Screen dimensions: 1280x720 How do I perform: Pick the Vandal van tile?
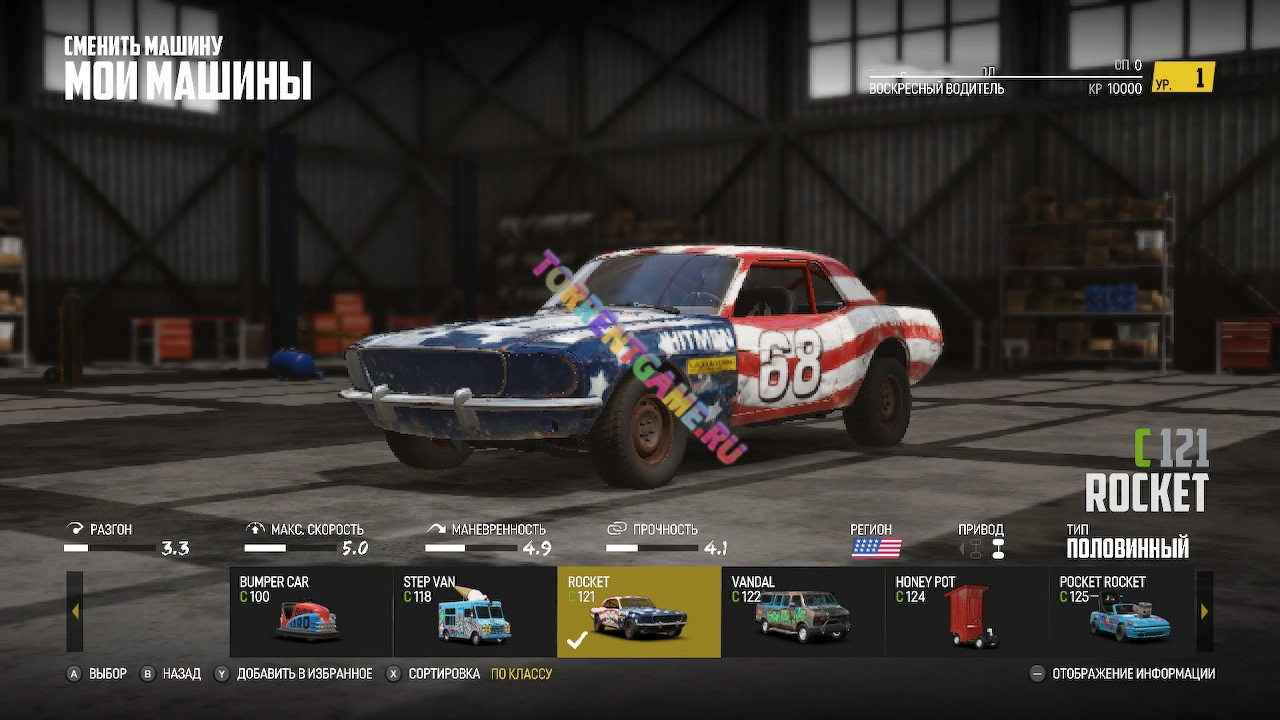pos(803,612)
